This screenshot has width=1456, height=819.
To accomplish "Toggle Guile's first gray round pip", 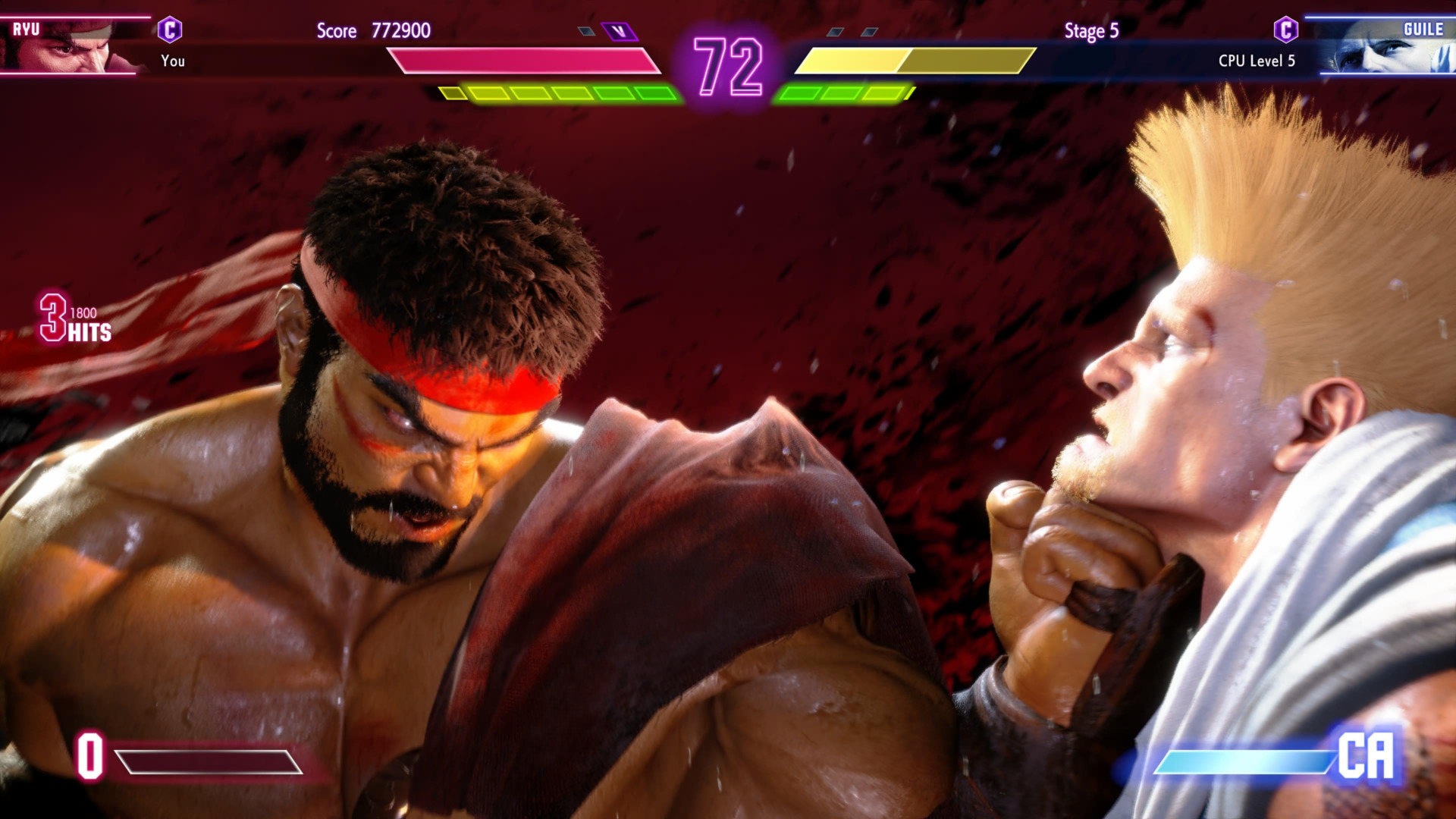I will click(x=835, y=30).
